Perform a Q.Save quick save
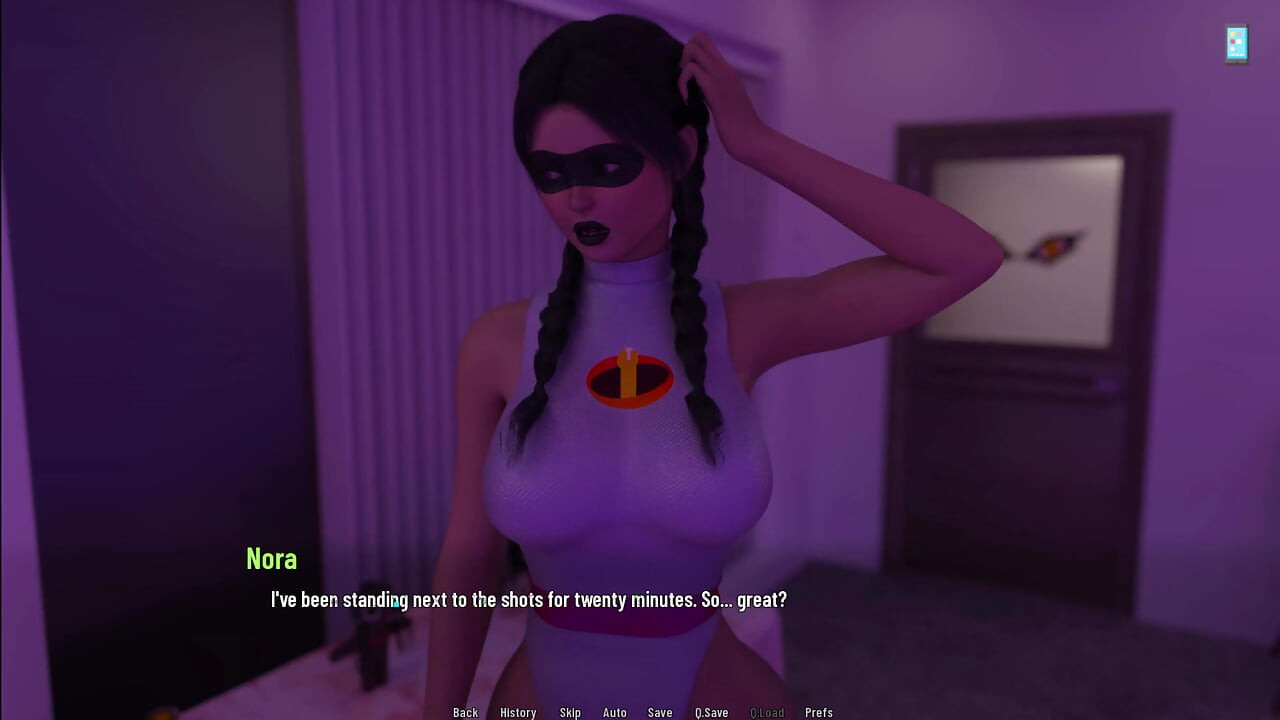 click(711, 712)
